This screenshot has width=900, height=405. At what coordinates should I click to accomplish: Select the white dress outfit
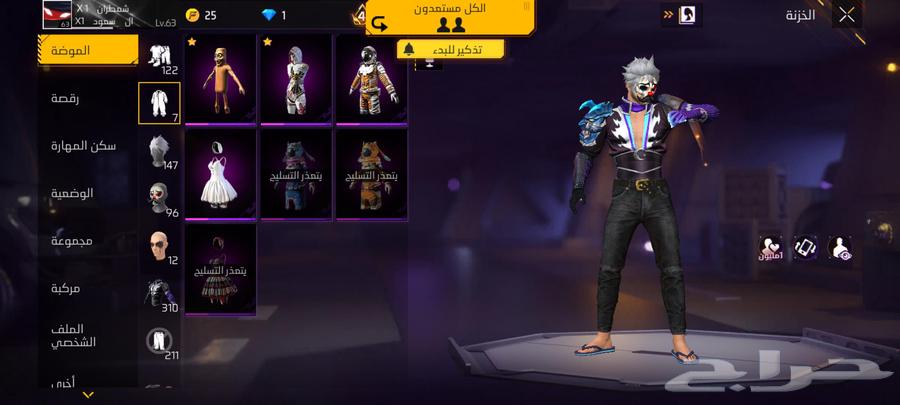click(x=220, y=173)
